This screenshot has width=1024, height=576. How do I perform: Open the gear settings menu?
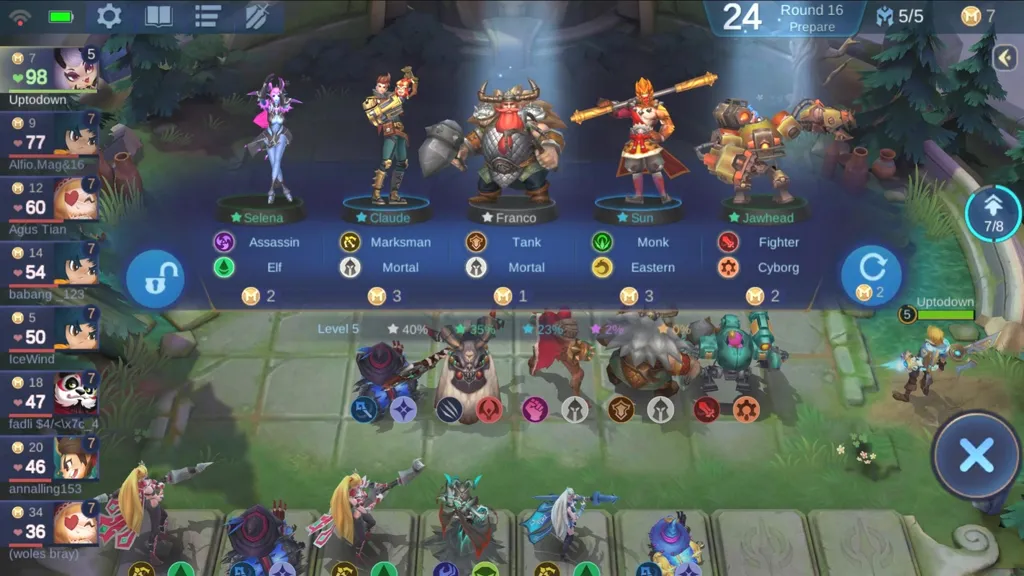(x=108, y=16)
